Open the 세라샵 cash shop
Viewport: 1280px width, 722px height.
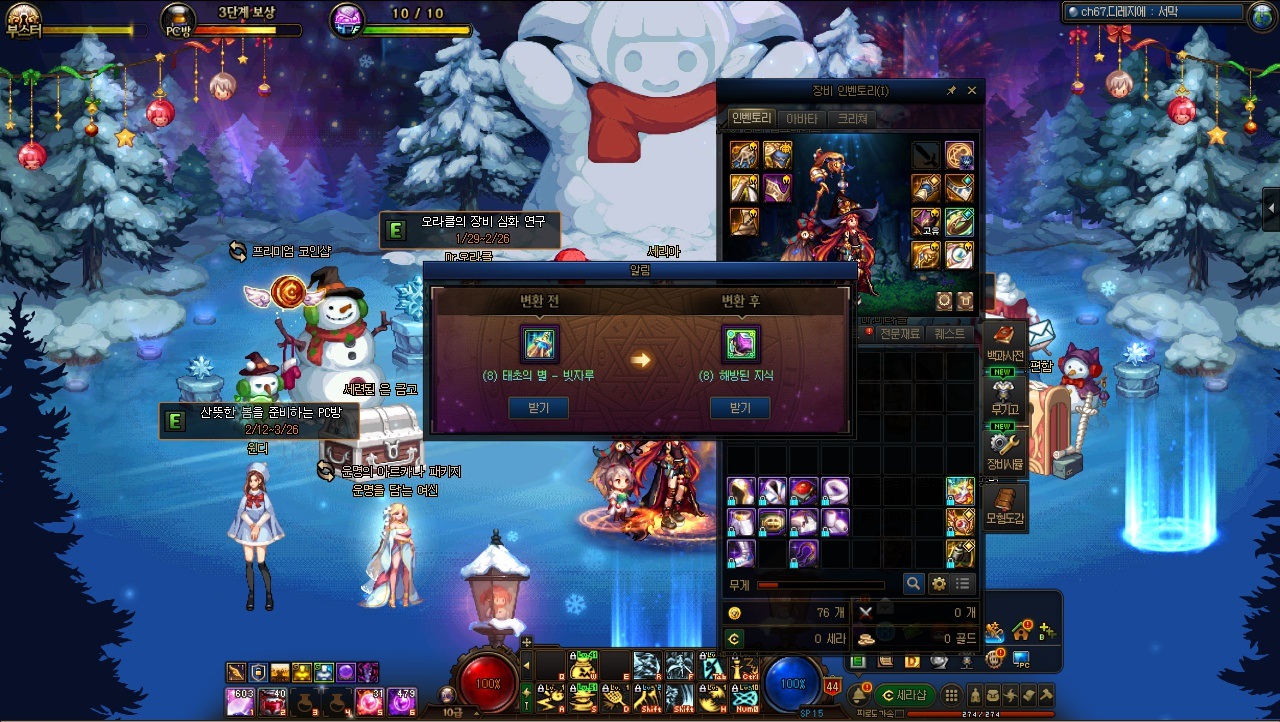tap(904, 696)
